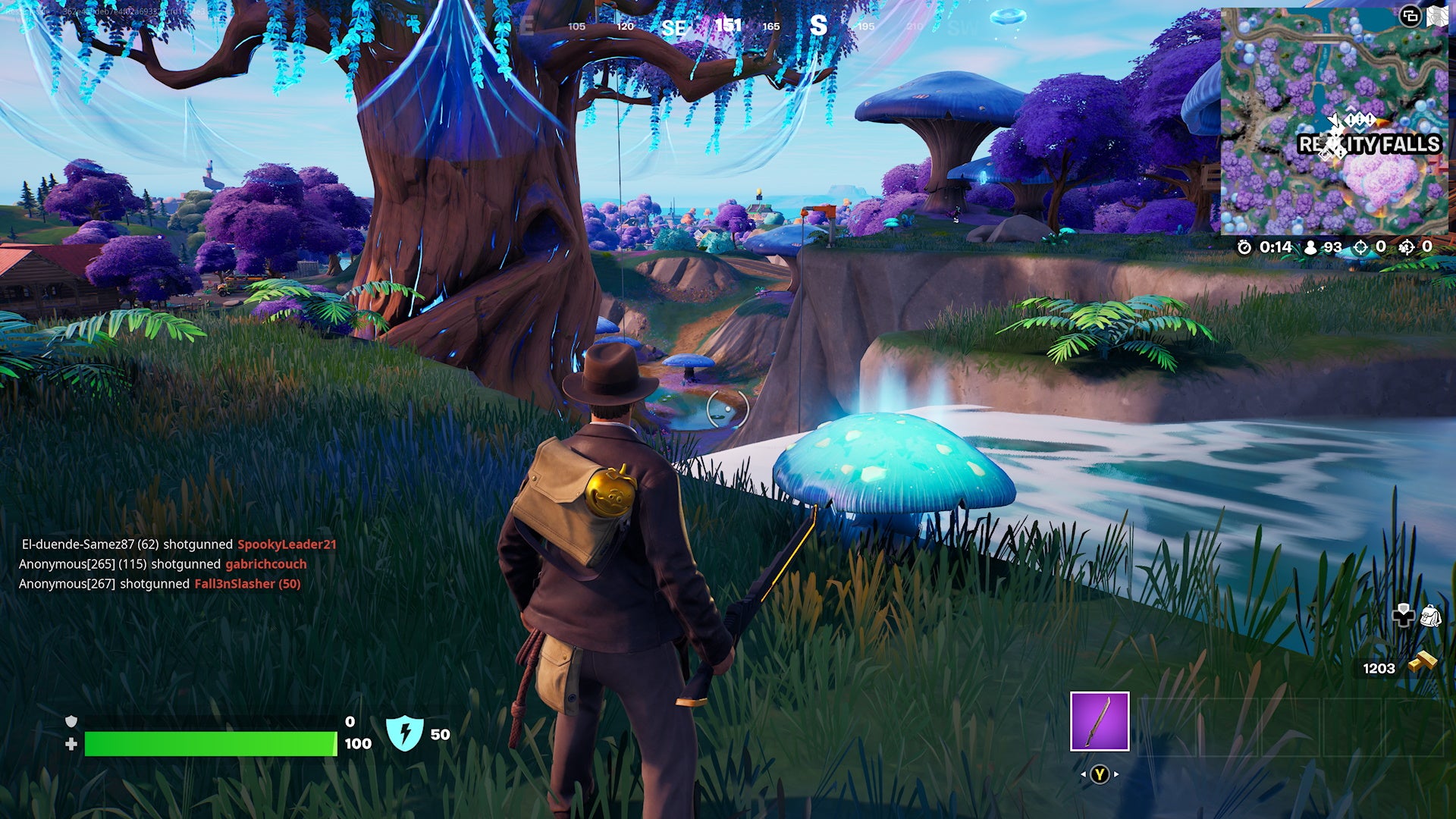
Task: Click the stopwatch timer icon on the HUD
Action: click(x=1244, y=247)
